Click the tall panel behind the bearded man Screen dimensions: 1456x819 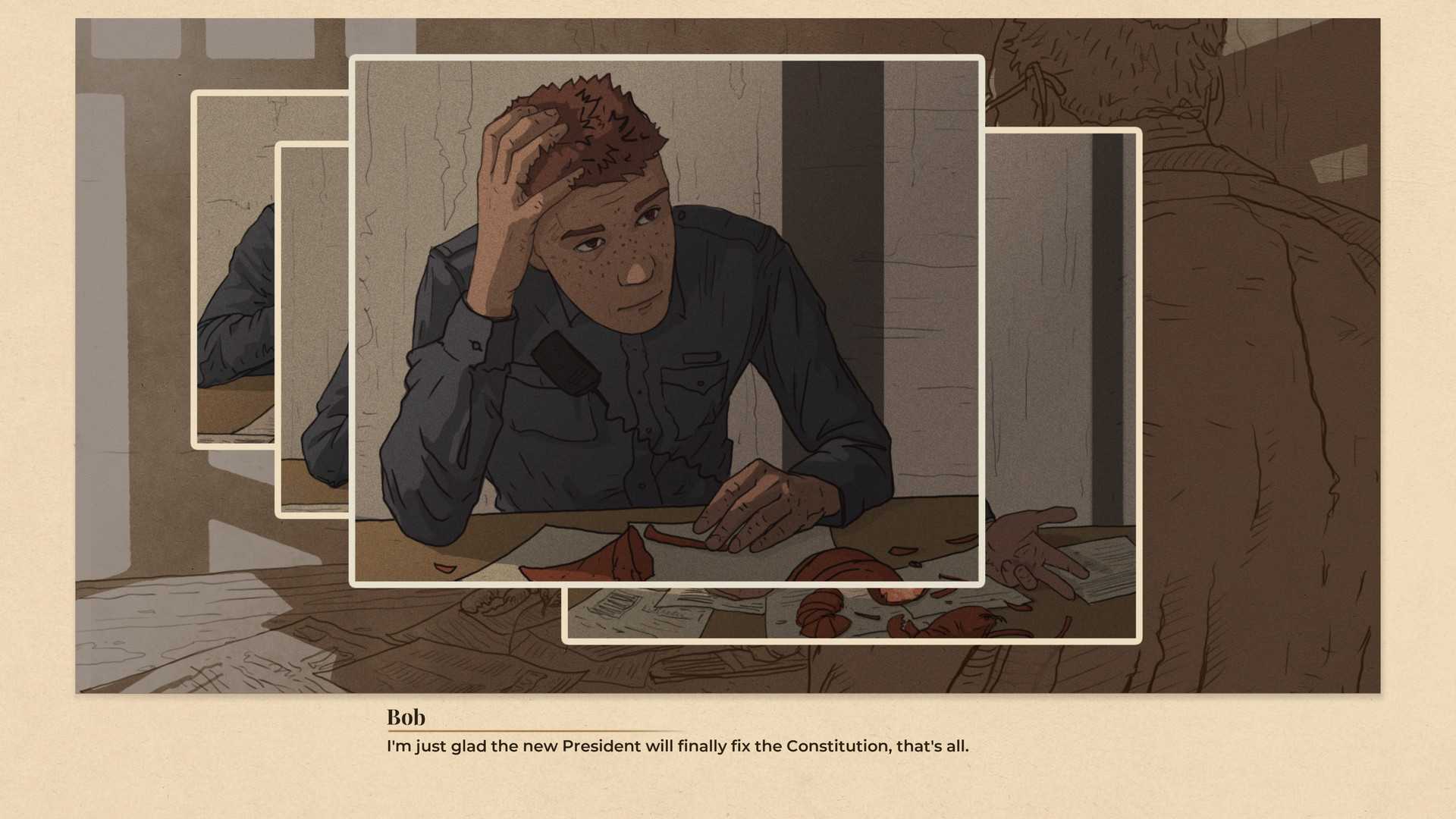coord(1062,303)
